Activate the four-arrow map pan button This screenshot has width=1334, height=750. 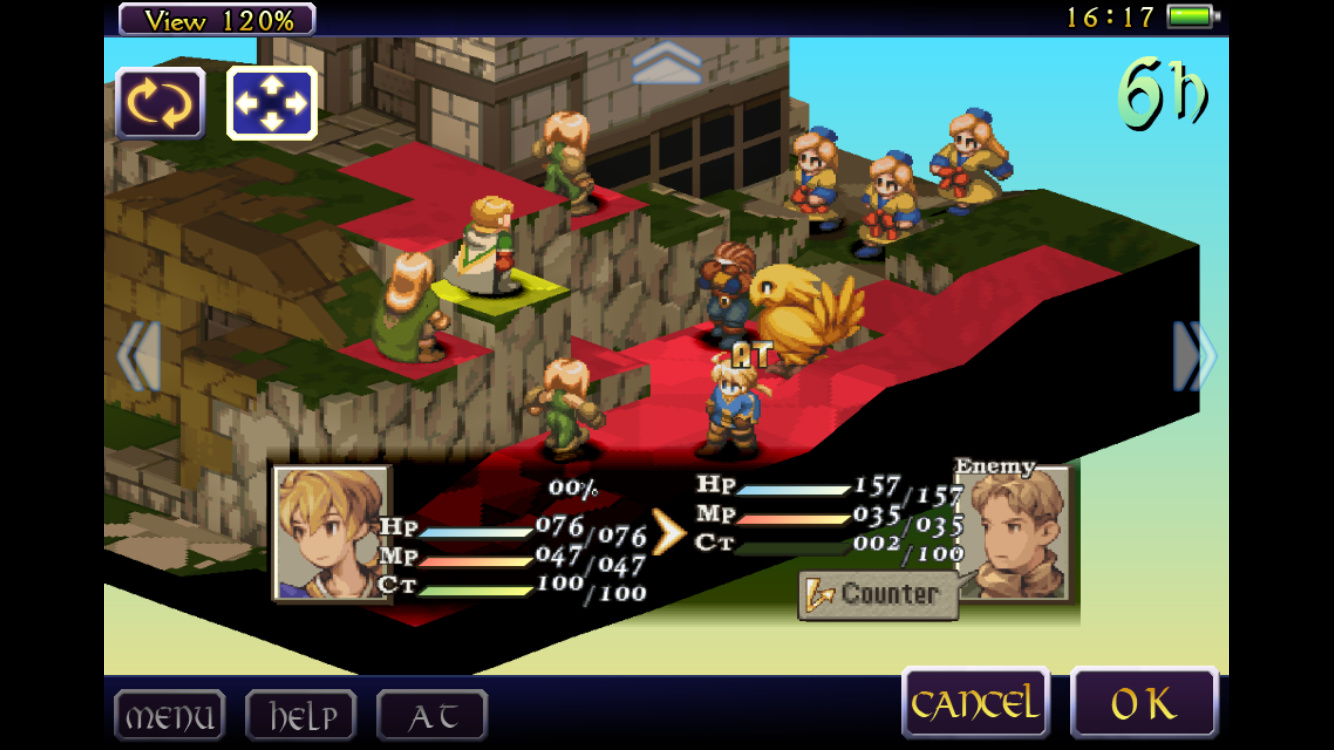pyautogui.click(x=272, y=103)
